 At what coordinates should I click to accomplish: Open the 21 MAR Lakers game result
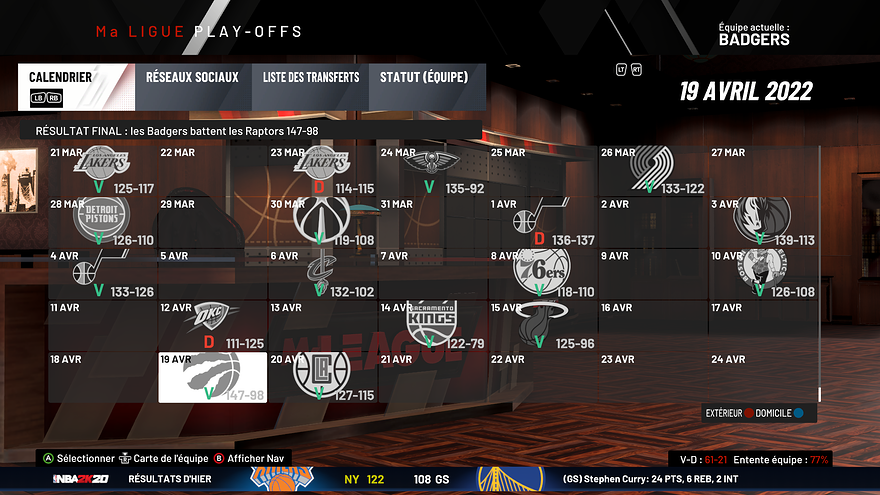pyautogui.click(x=103, y=170)
